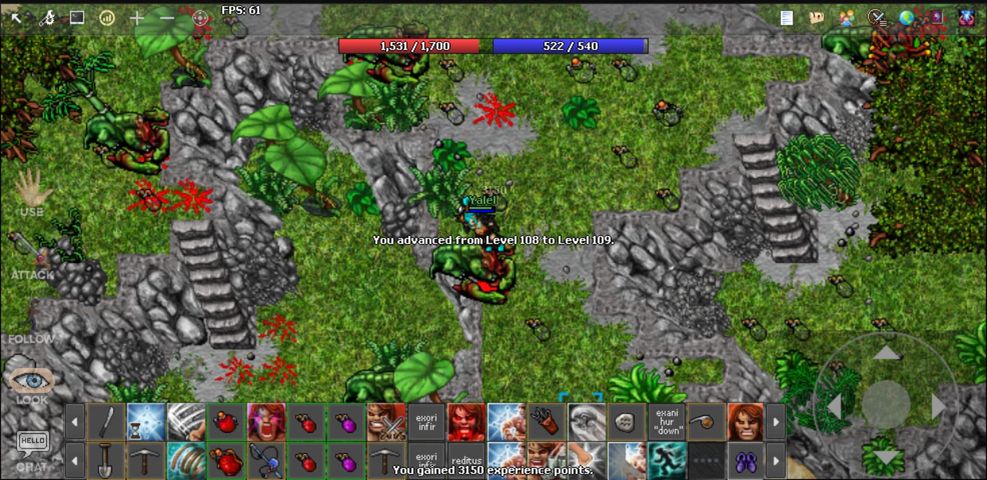Open the document list icon
Screen dimensions: 987x480
(787, 18)
